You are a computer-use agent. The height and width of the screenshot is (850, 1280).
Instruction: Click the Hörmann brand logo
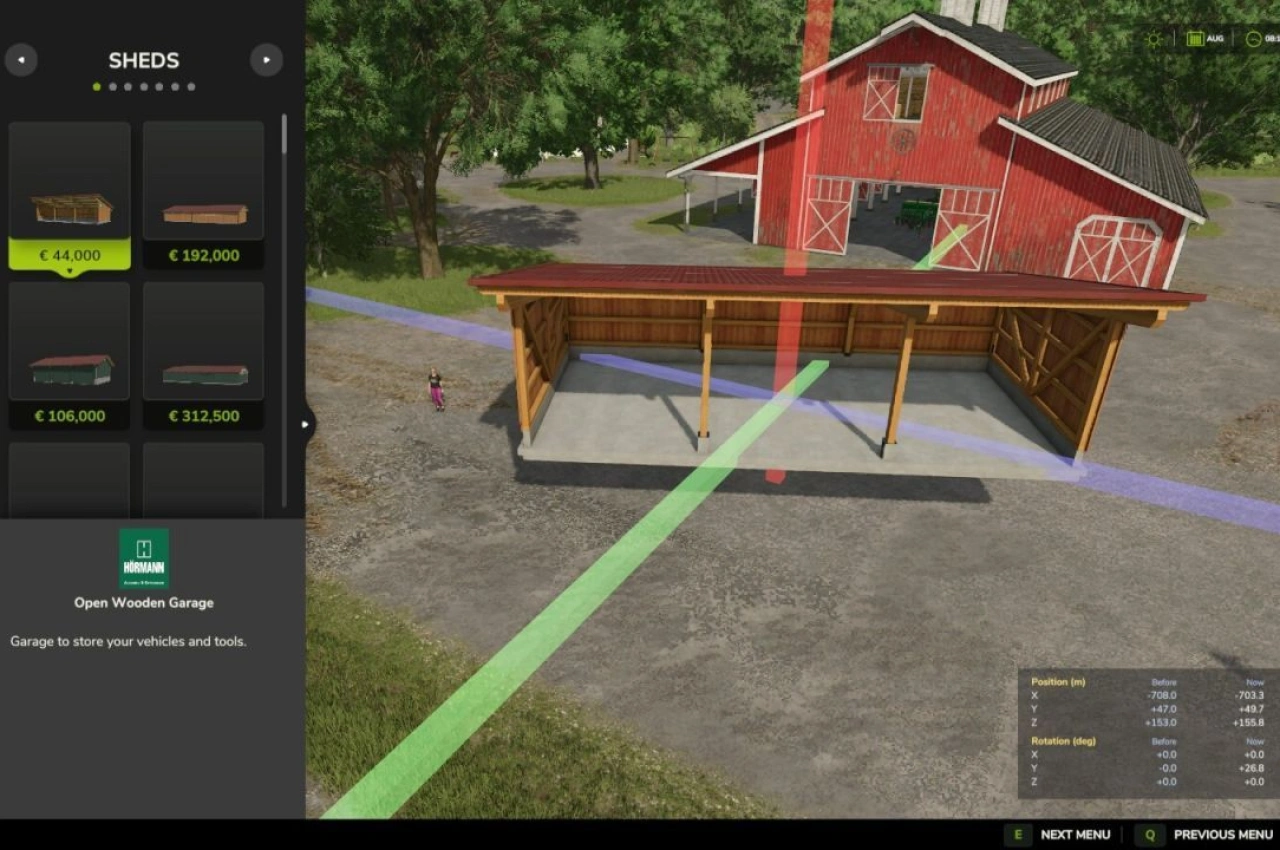point(143,557)
